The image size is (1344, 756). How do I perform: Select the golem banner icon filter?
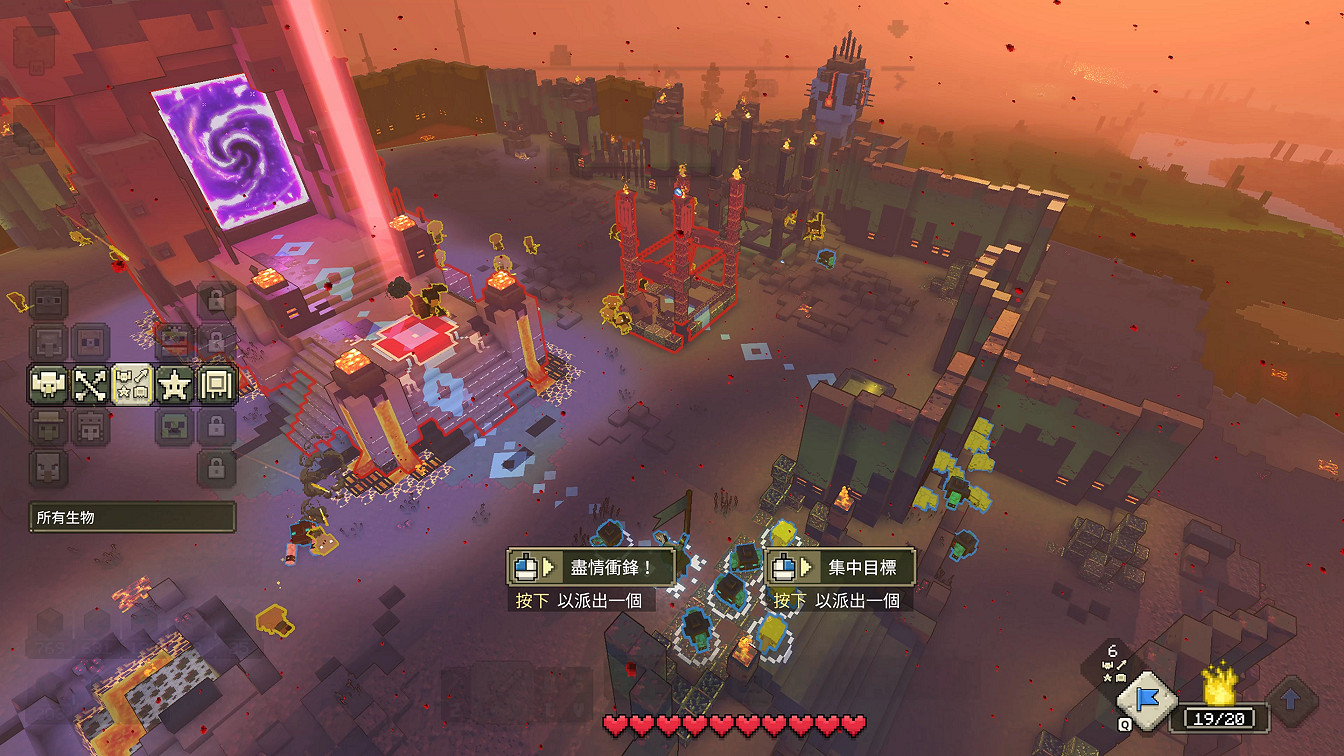pos(216,384)
